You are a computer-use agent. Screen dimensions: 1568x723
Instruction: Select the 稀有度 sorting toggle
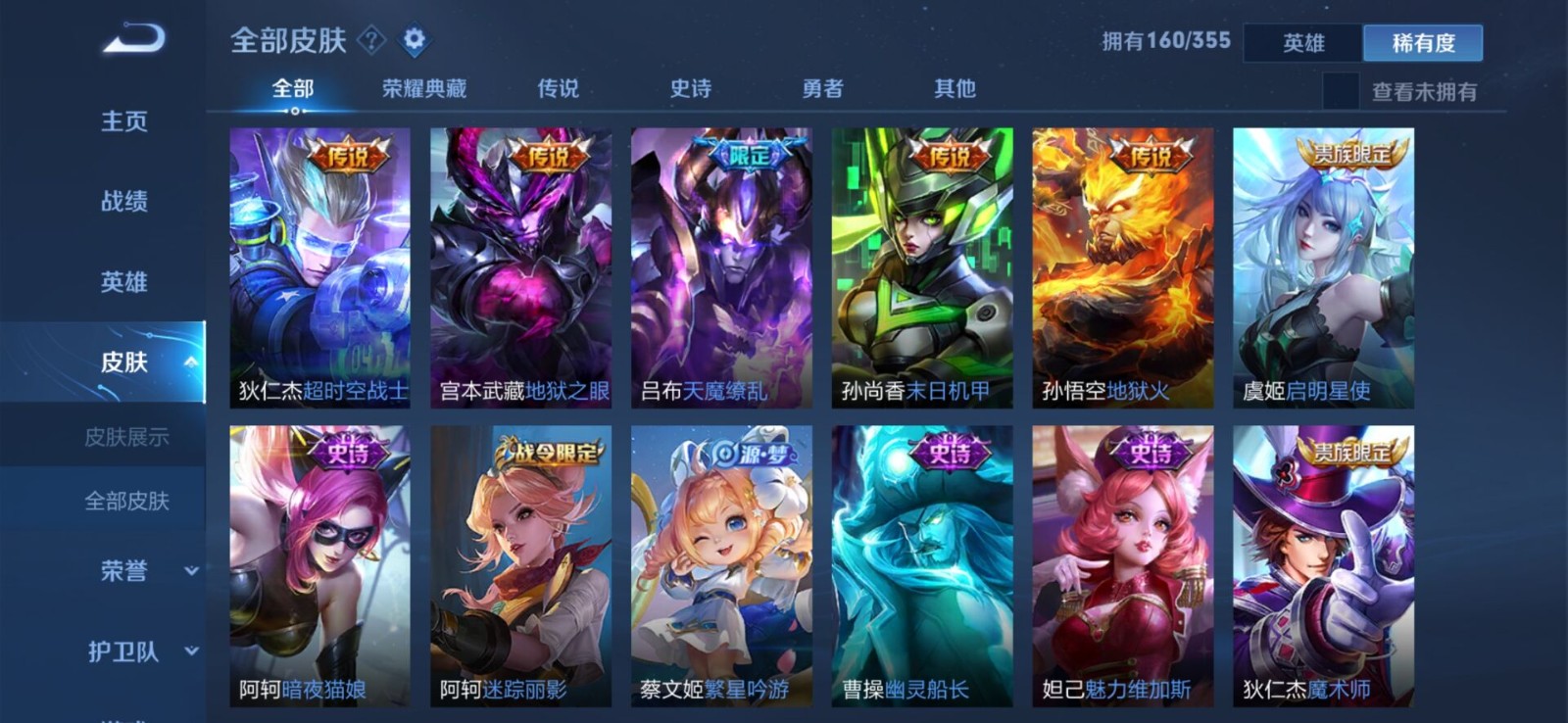pyautogui.click(x=1422, y=43)
